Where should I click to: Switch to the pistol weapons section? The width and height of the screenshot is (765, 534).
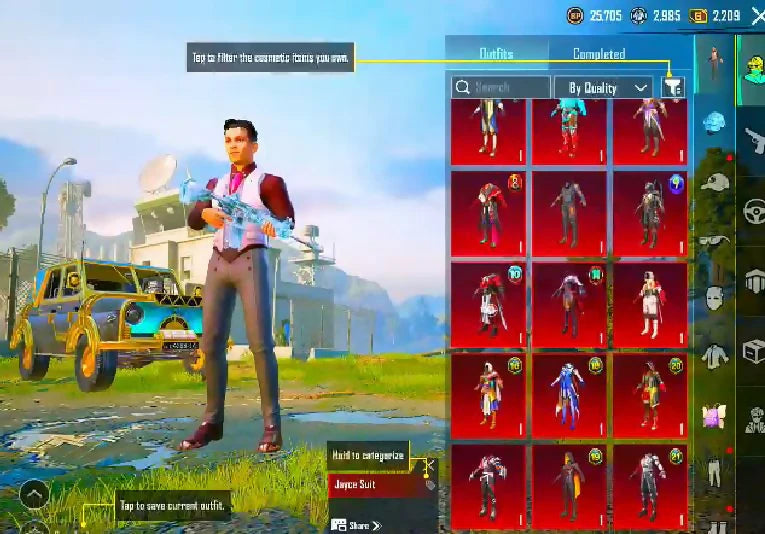coord(753,139)
